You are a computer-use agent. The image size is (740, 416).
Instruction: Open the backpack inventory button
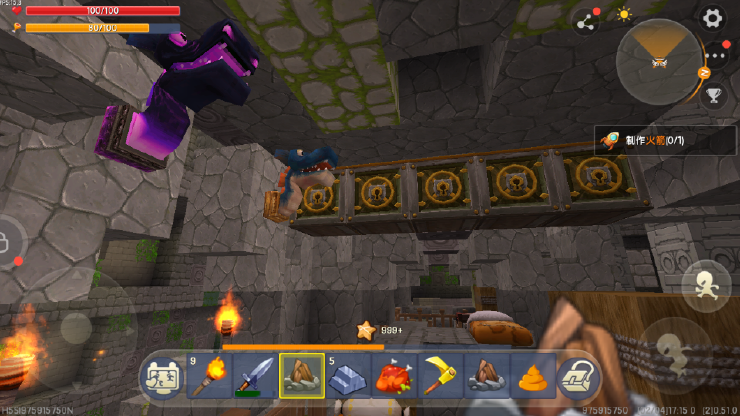(578, 377)
